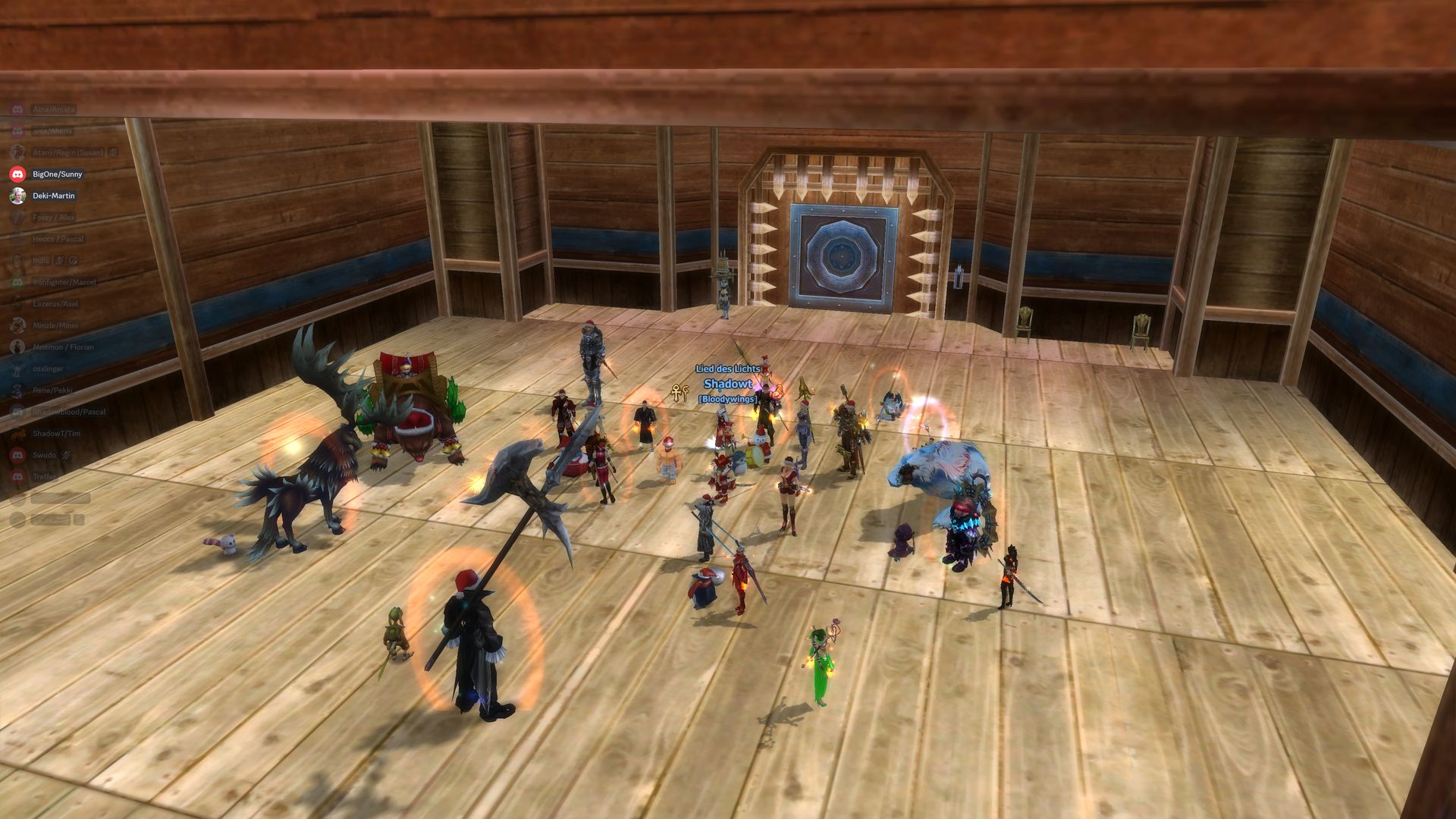Click Deki-Martin in the Discord voice list
1456x819 pixels.
53,196
